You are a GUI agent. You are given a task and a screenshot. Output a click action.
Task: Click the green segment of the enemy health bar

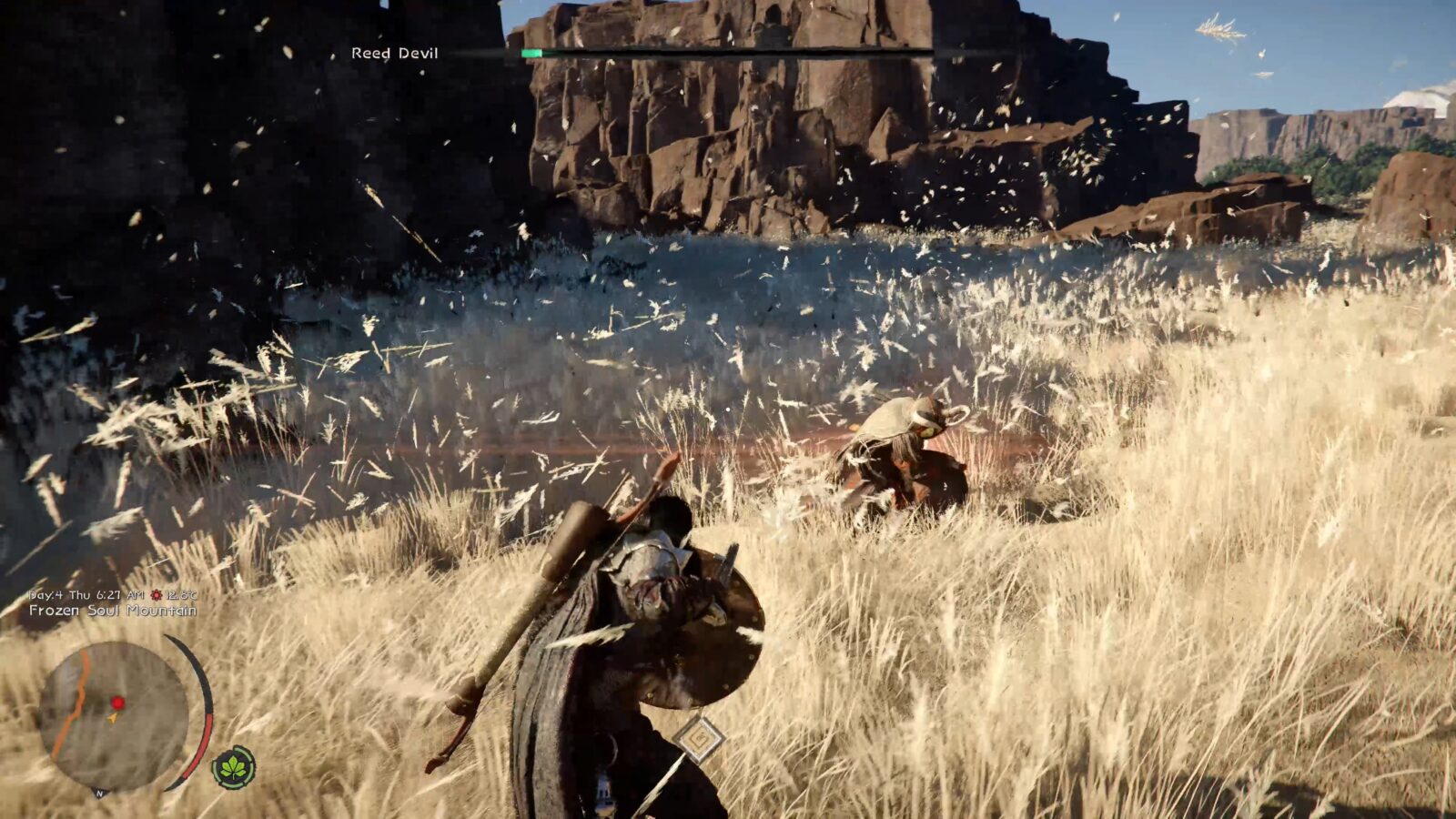pyautogui.click(x=531, y=53)
